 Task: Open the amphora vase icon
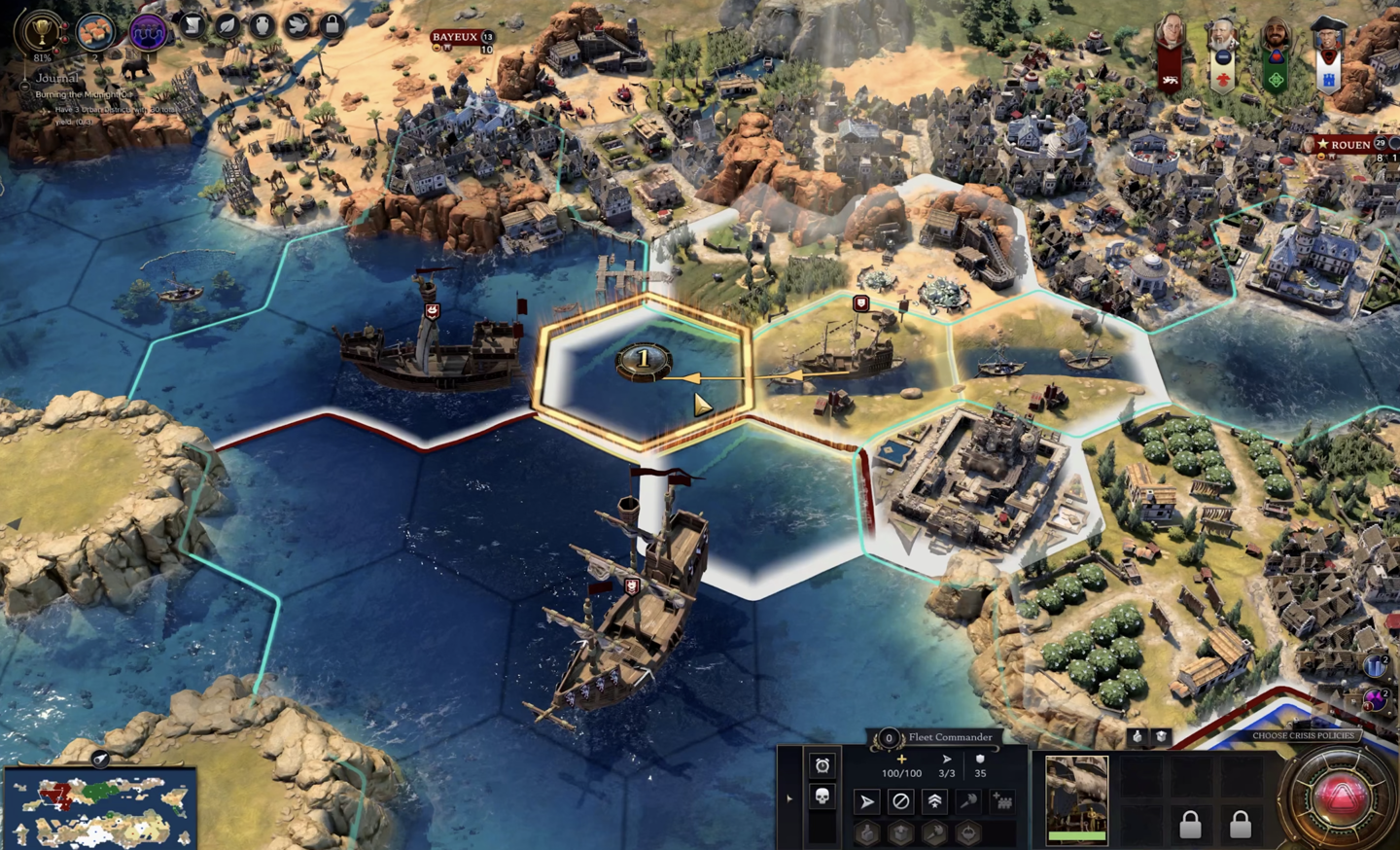click(262, 24)
